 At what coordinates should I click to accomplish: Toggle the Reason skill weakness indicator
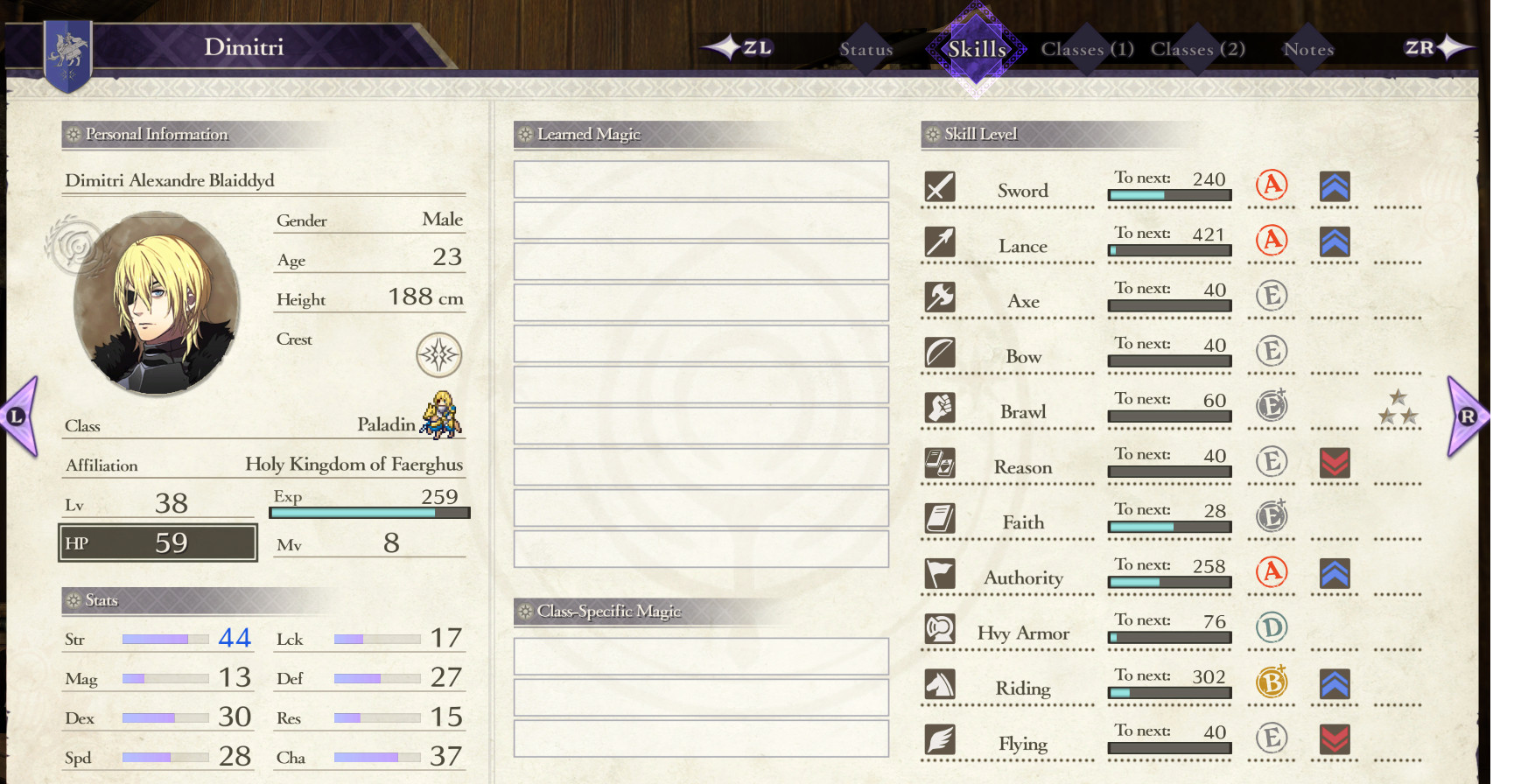pyautogui.click(x=1334, y=464)
